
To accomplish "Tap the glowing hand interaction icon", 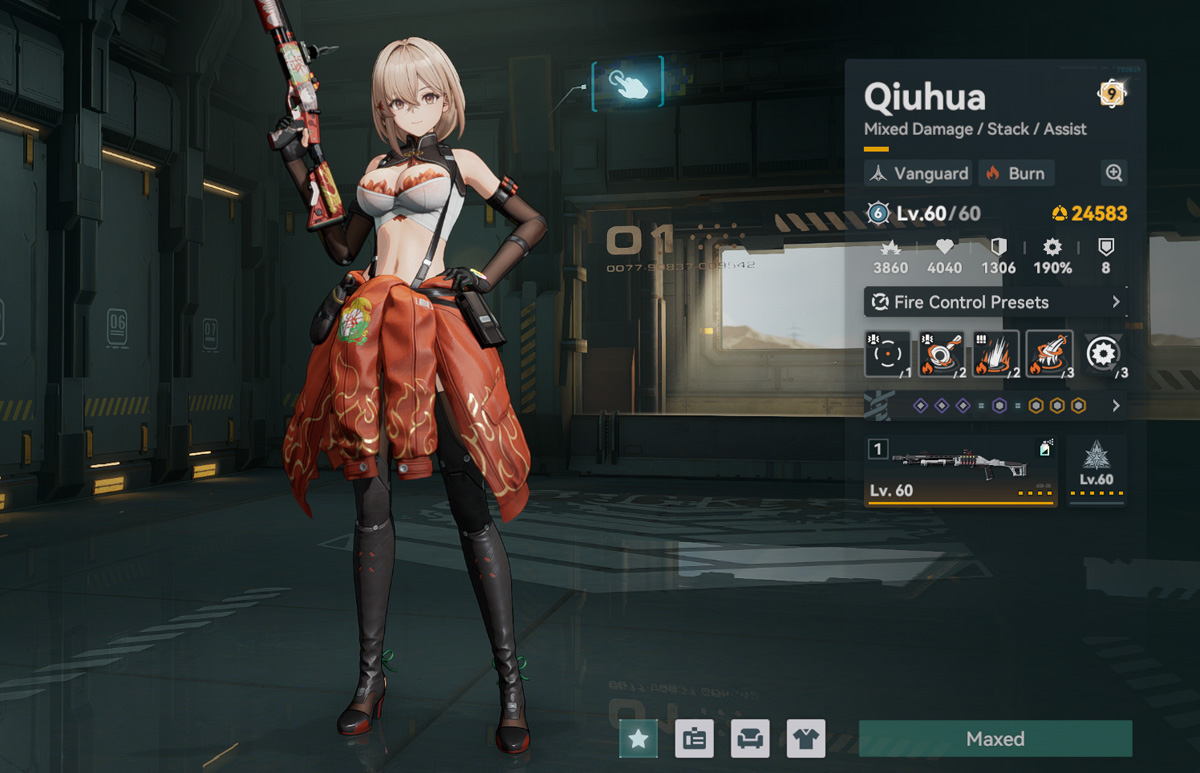I will pyautogui.click(x=626, y=86).
